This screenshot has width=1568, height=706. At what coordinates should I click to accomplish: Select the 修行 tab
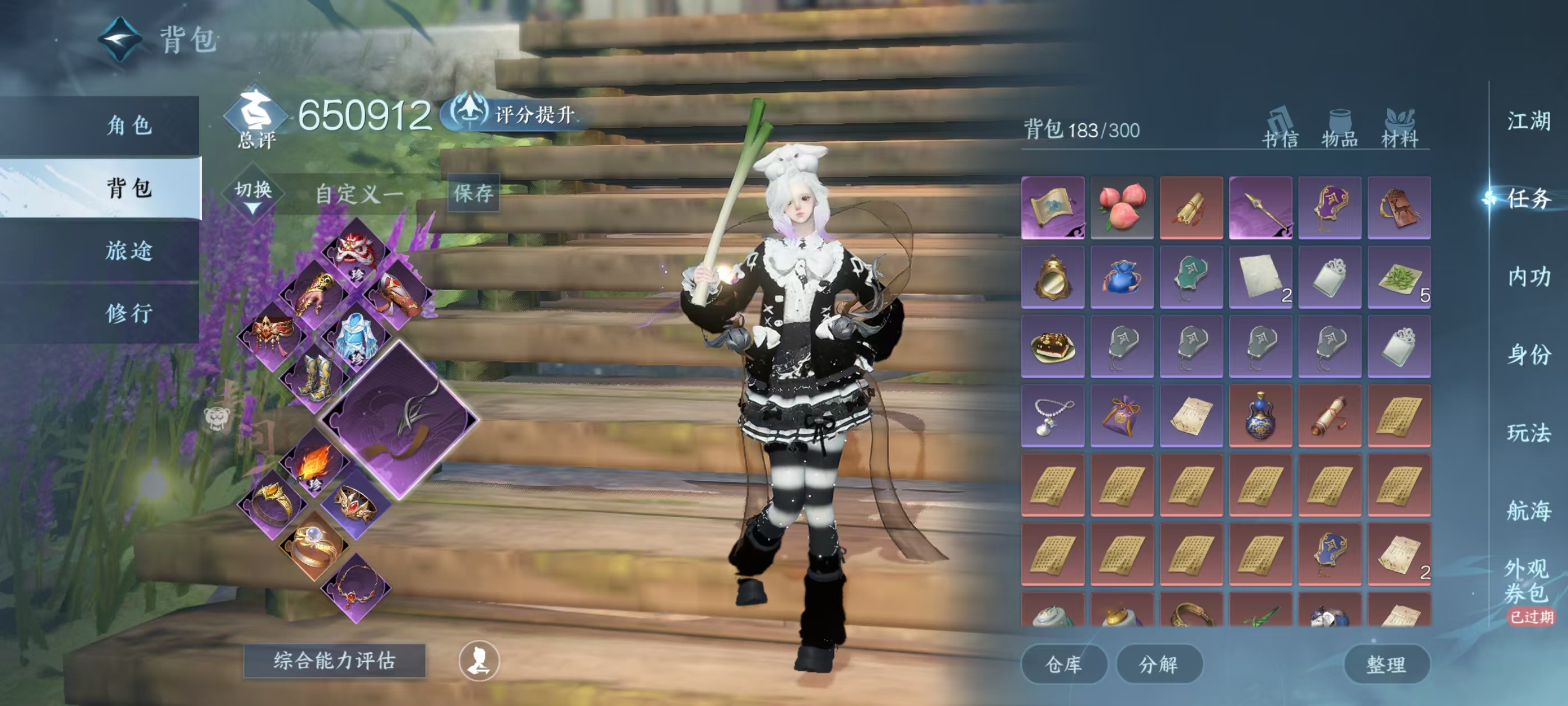pyautogui.click(x=128, y=313)
